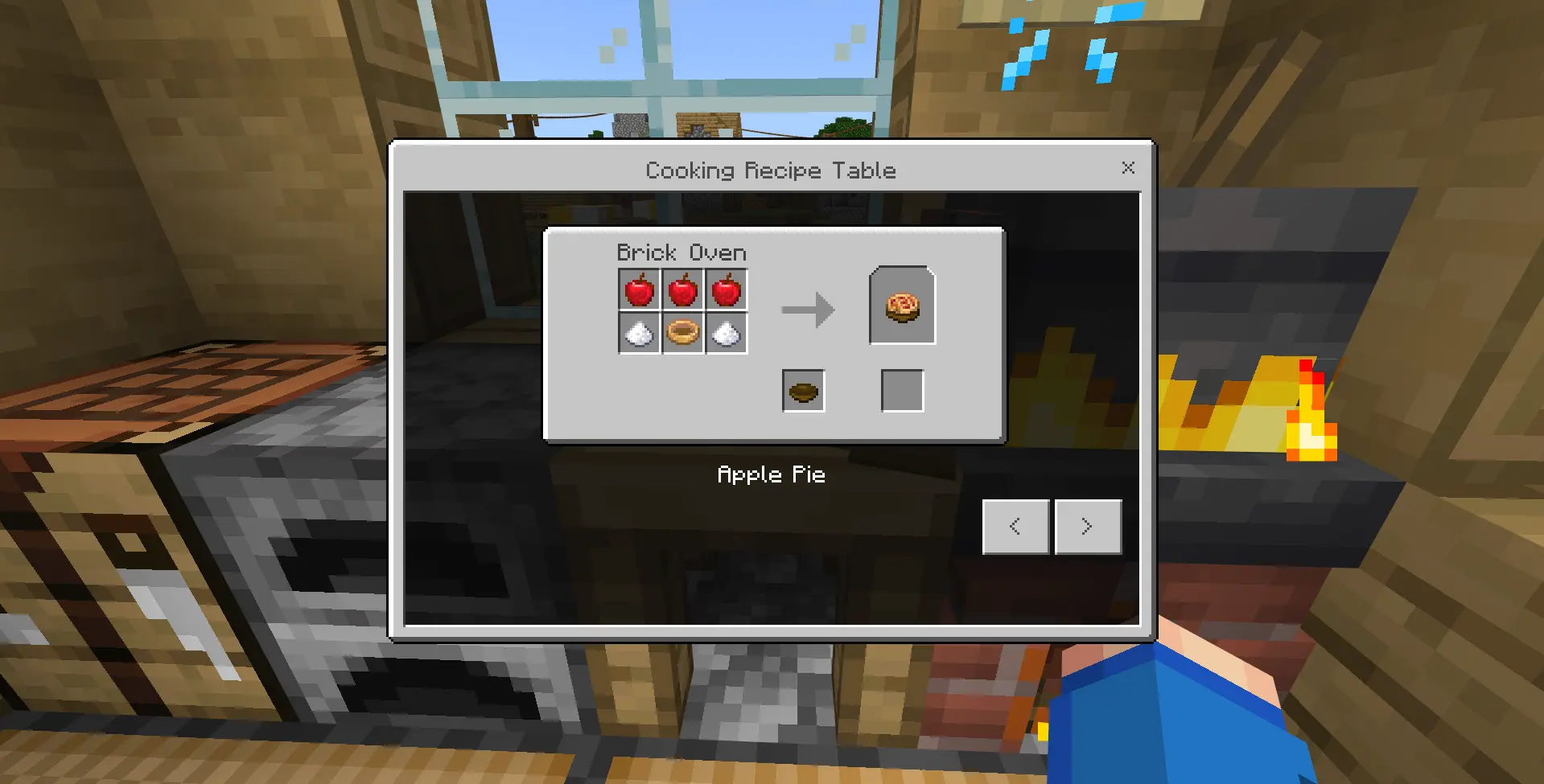Click the middle apple in the top row
The width and height of the screenshot is (1544, 784).
pyautogui.click(x=683, y=289)
